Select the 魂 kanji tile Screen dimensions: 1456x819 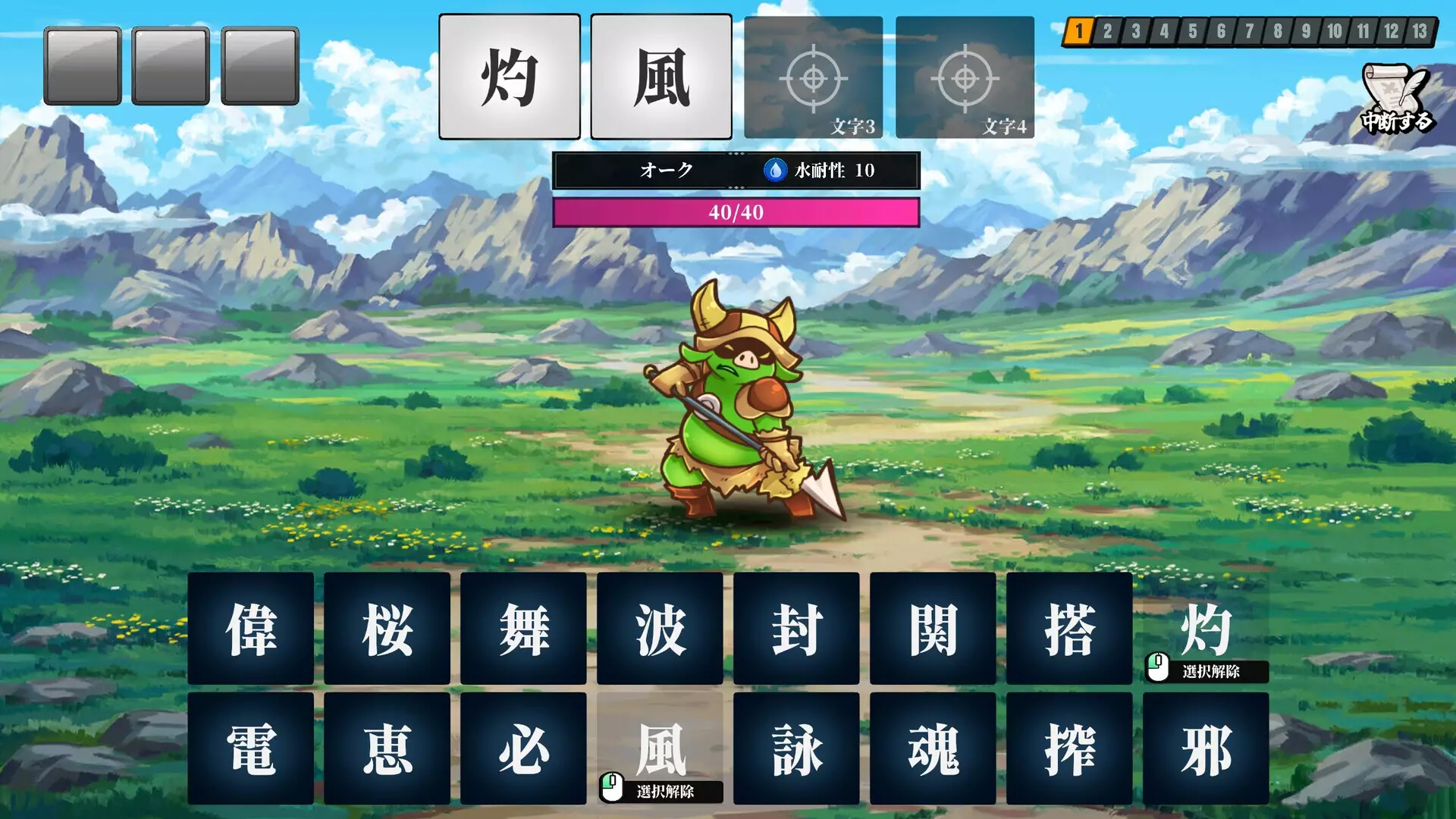tap(932, 747)
